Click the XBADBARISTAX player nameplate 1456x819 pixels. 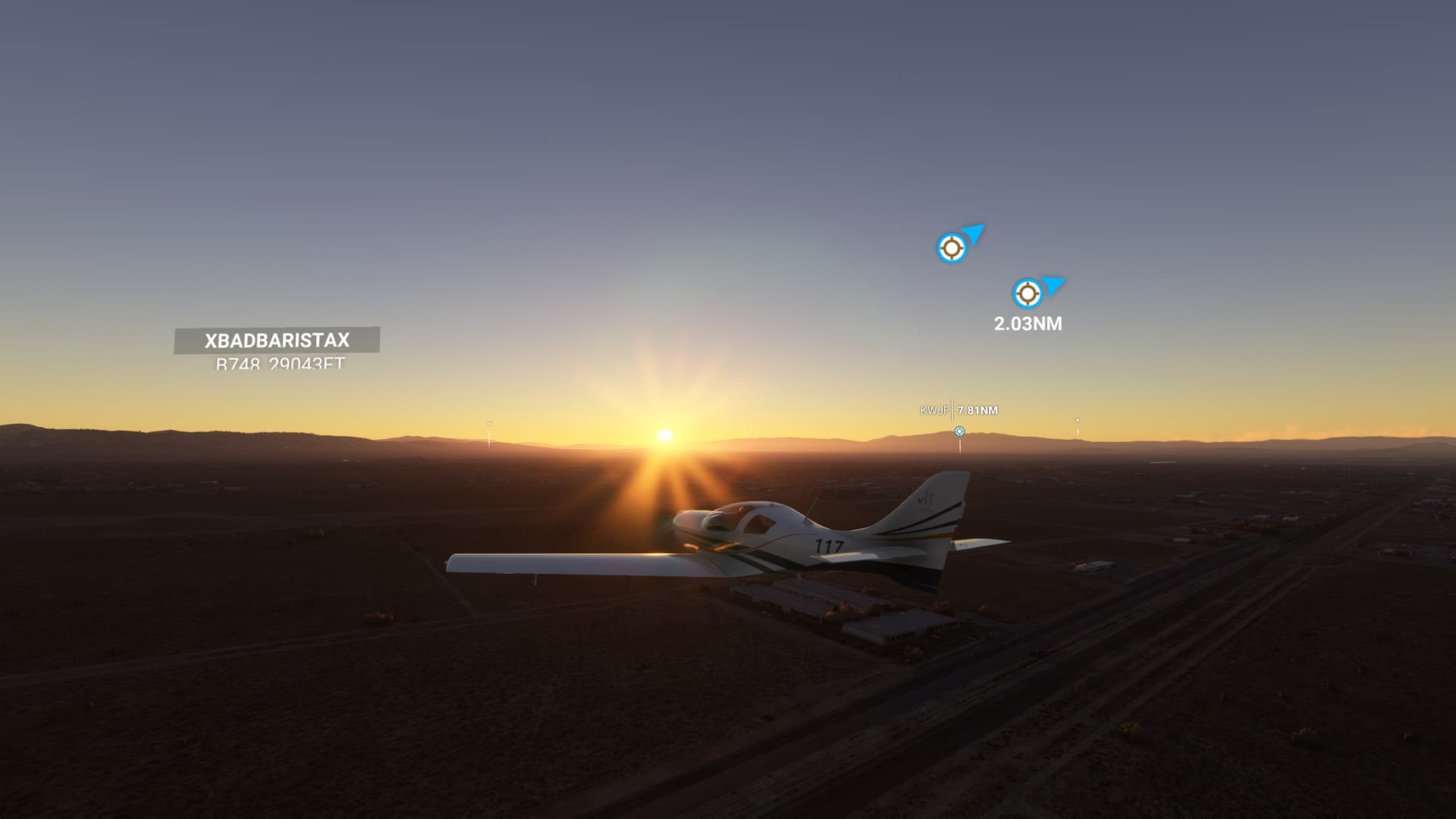tap(277, 340)
